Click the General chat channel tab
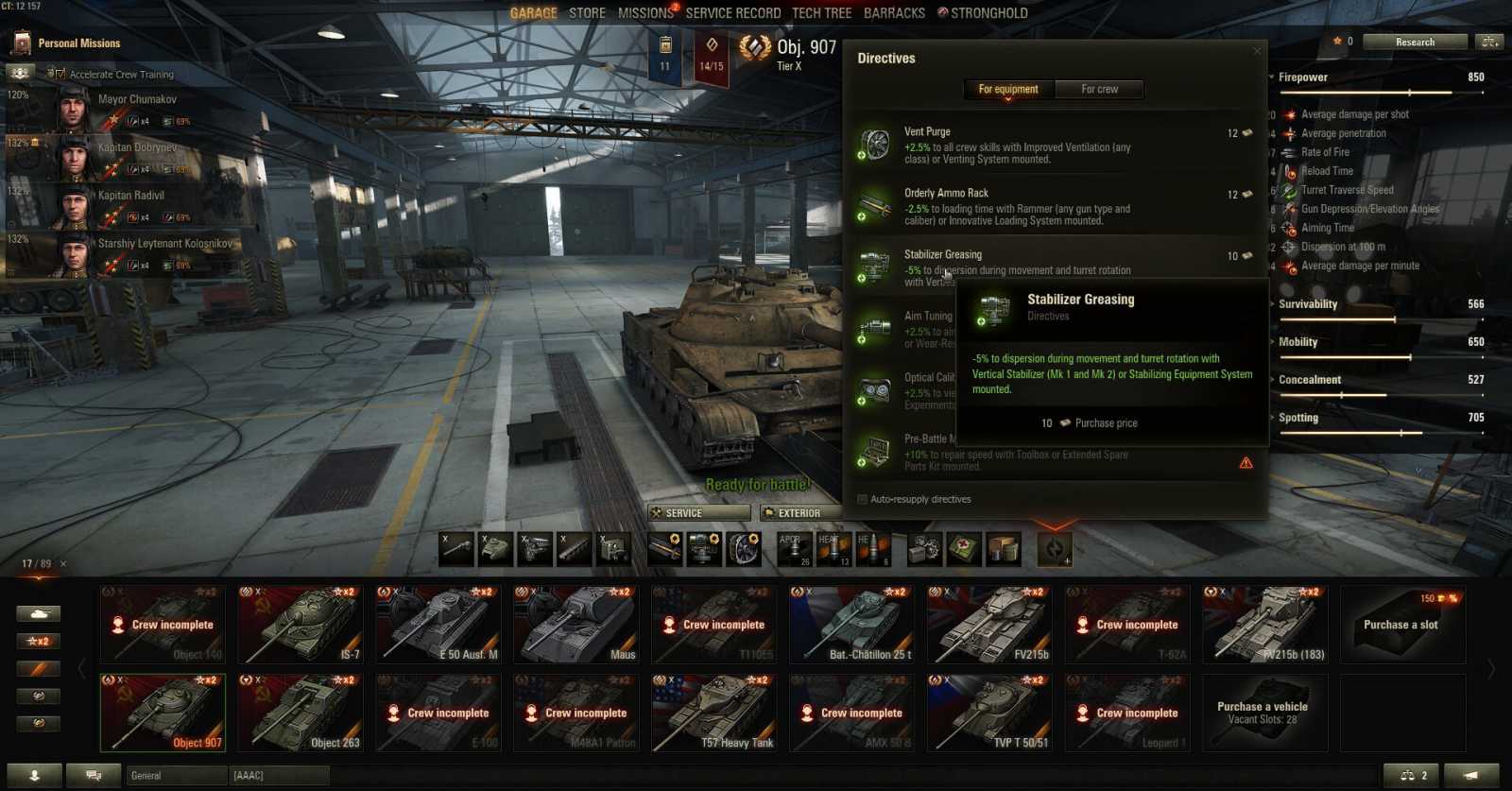 point(177,775)
